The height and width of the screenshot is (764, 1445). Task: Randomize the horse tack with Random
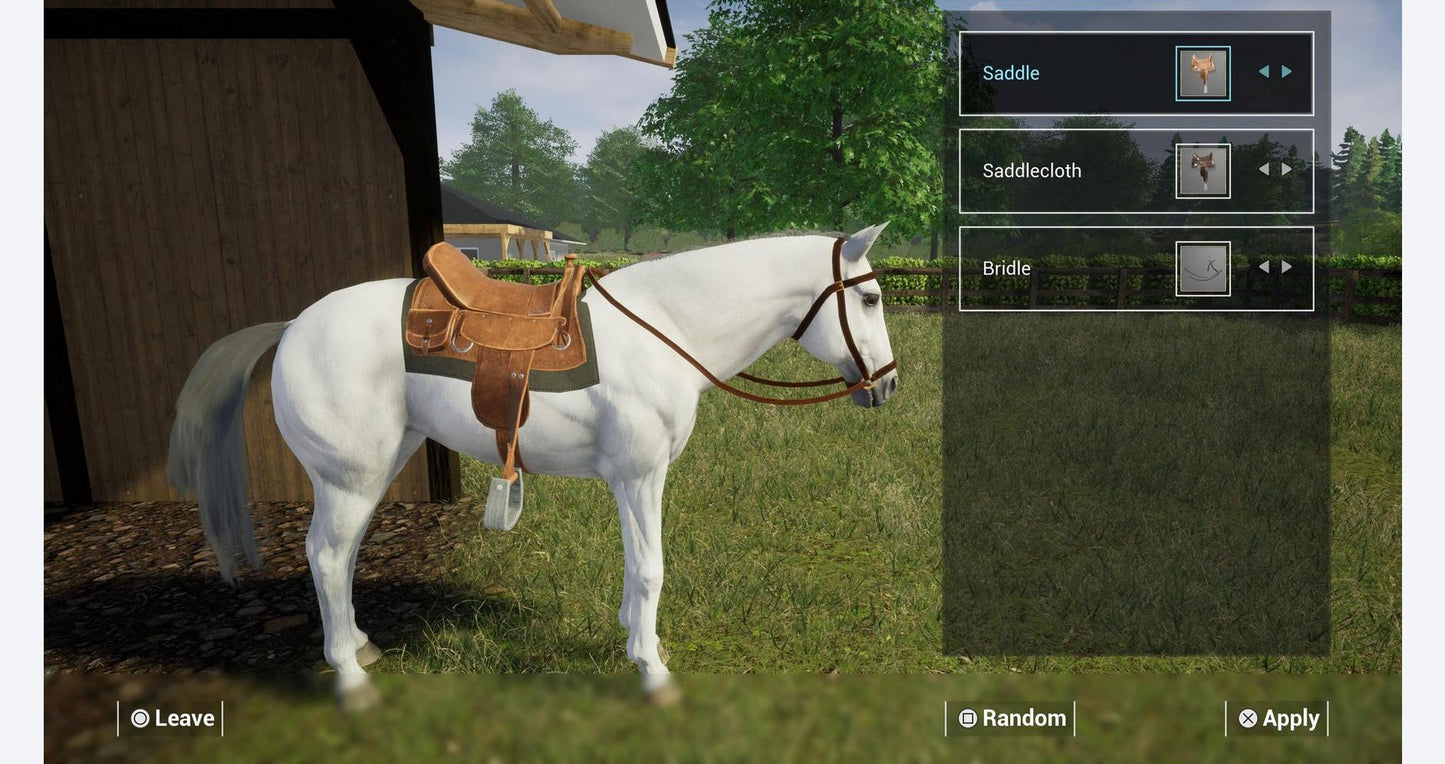(x=1011, y=718)
